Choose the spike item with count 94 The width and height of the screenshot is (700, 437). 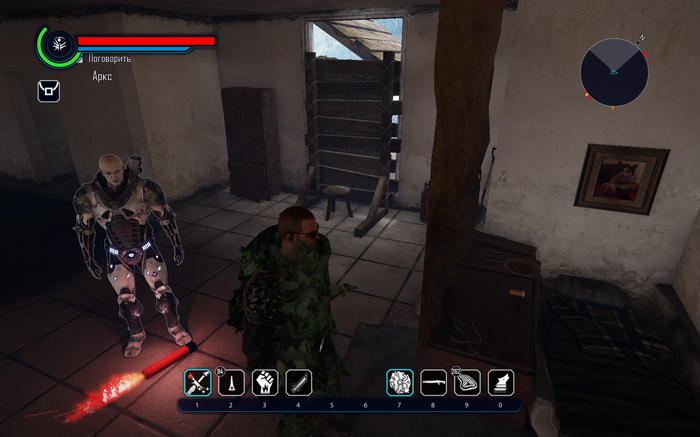pos(231,382)
